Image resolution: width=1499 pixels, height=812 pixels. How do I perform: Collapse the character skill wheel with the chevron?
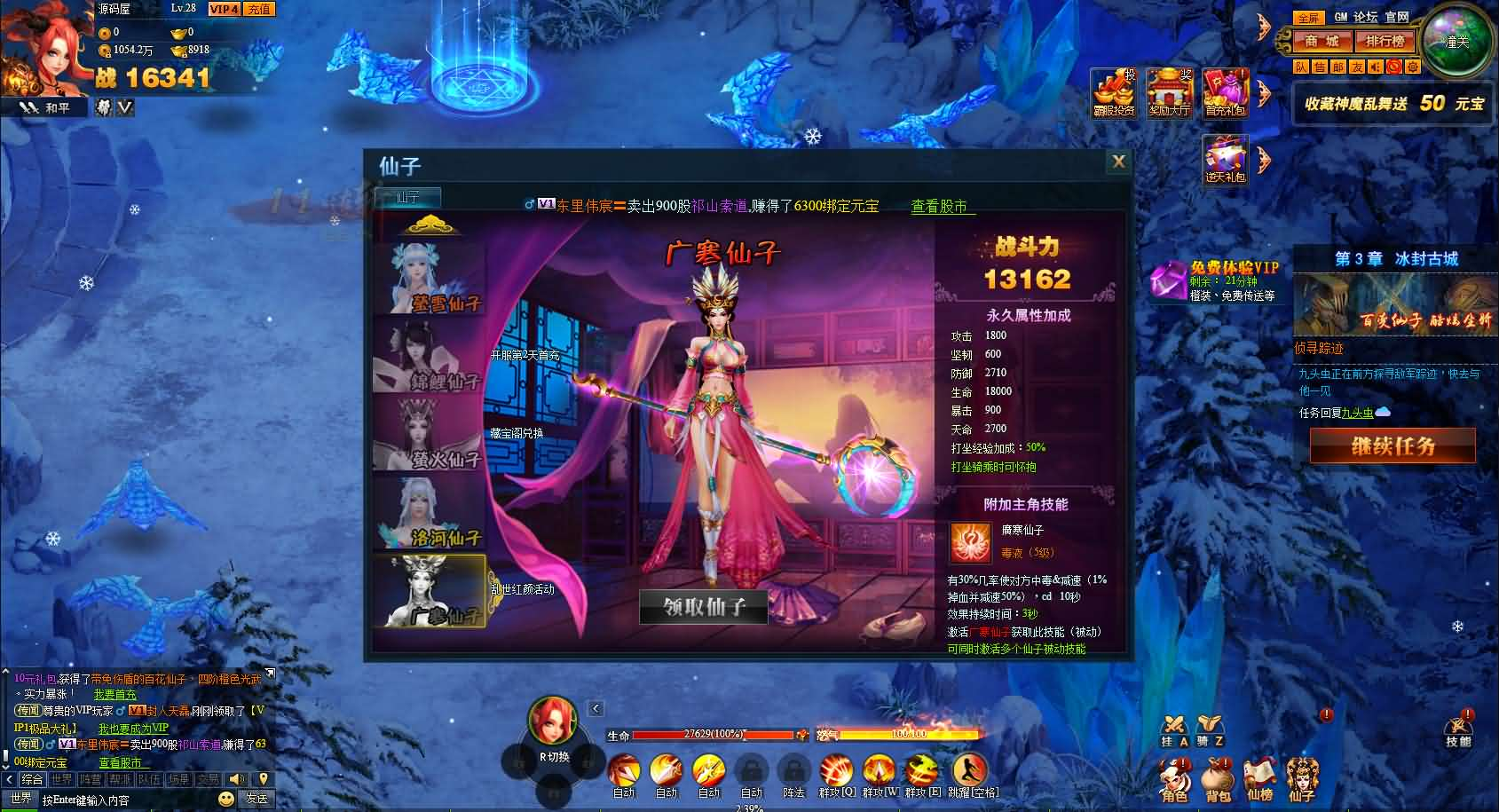(595, 708)
